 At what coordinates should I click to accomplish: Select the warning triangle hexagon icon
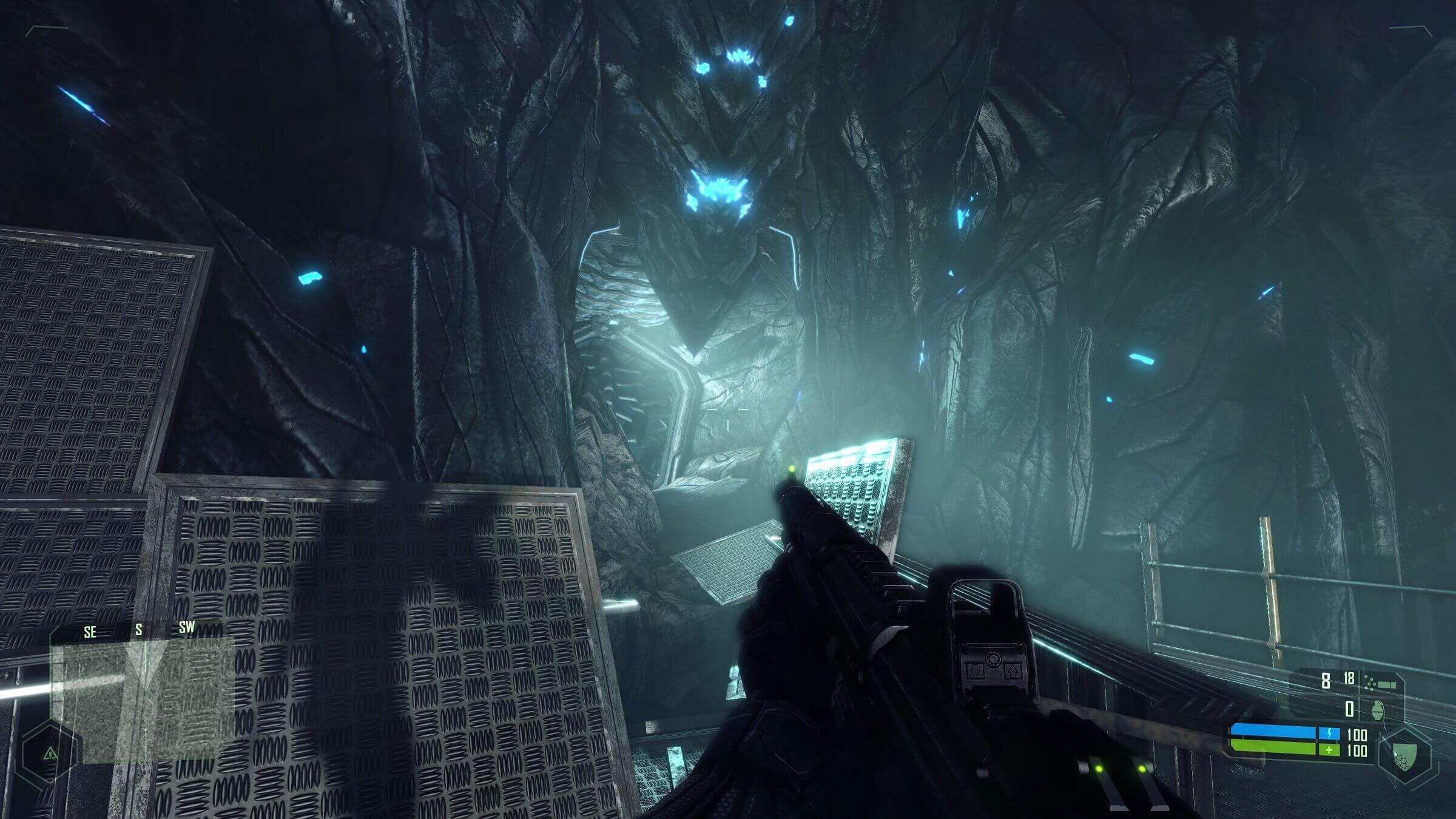(50, 753)
